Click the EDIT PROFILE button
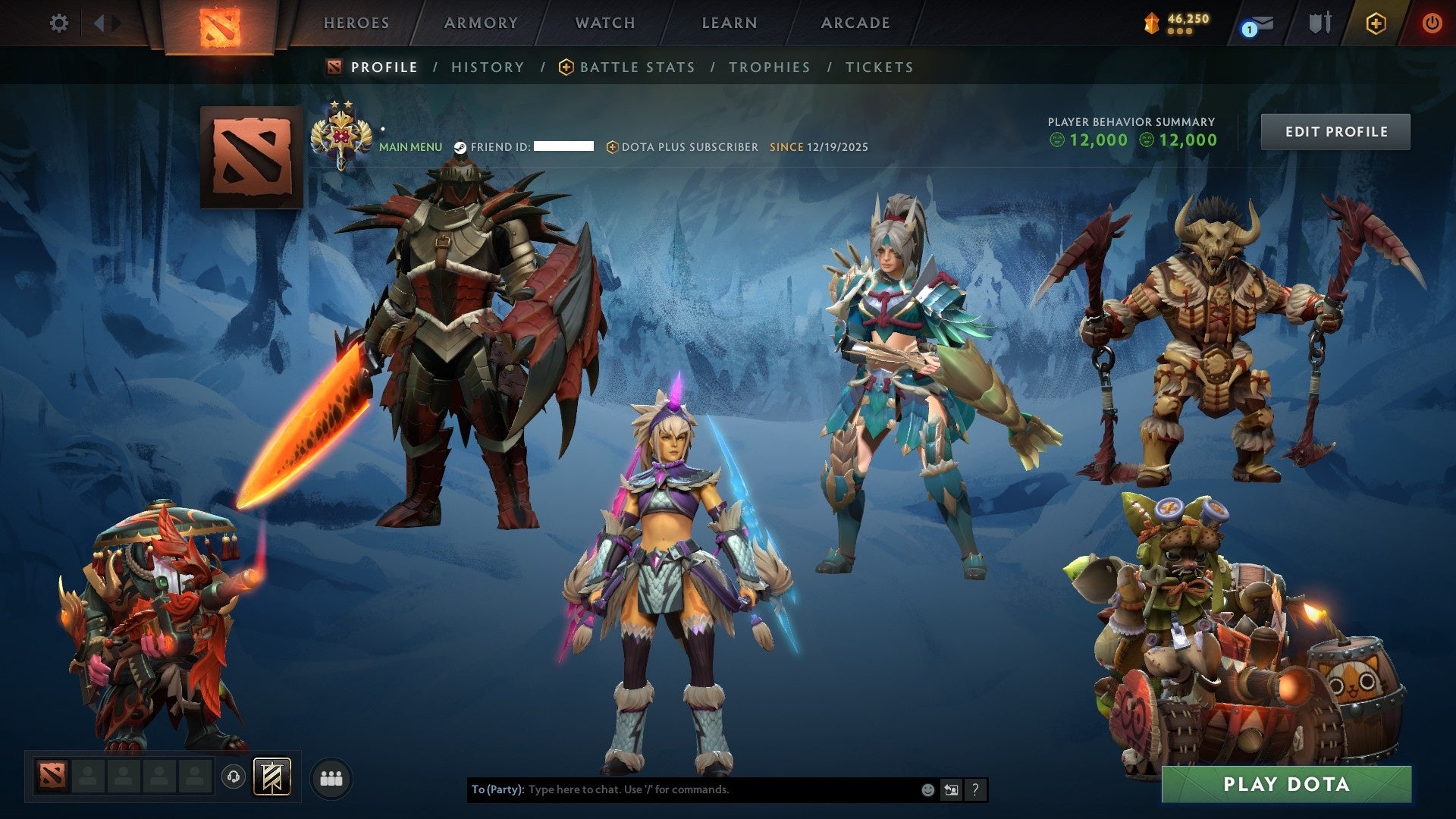Image resolution: width=1456 pixels, height=819 pixels. click(x=1335, y=130)
